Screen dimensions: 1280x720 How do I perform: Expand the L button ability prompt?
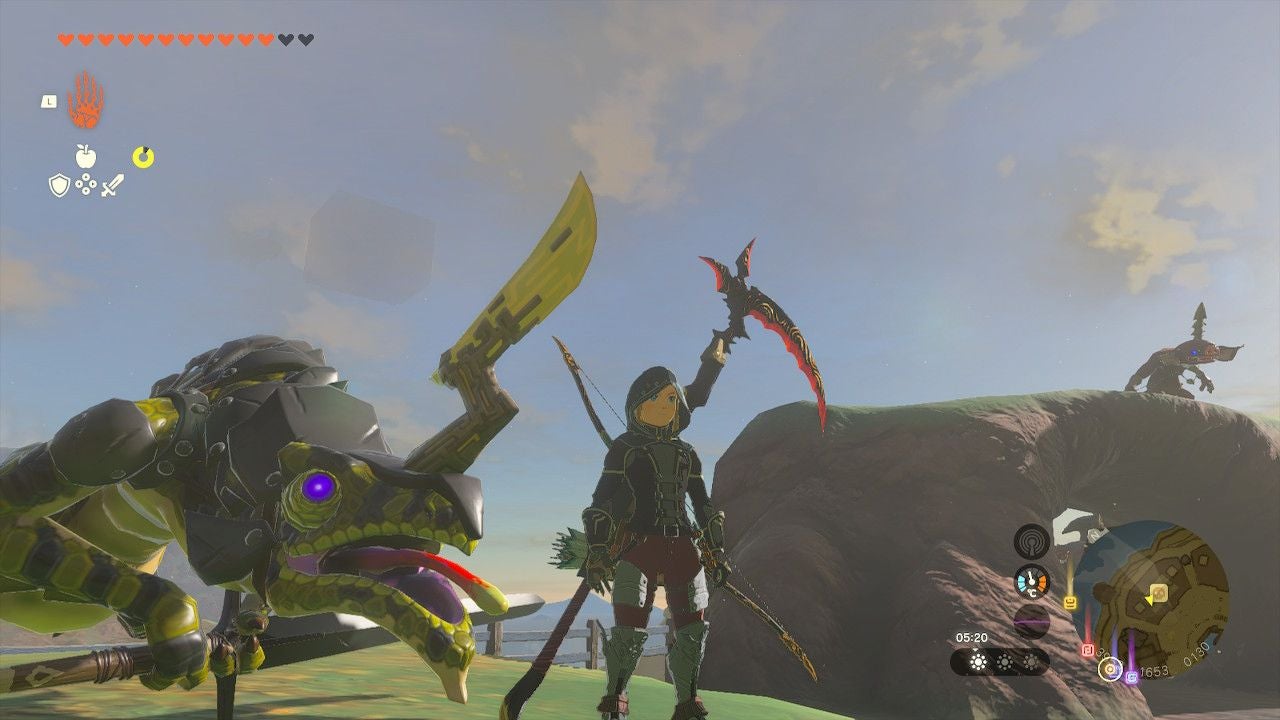(49, 101)
